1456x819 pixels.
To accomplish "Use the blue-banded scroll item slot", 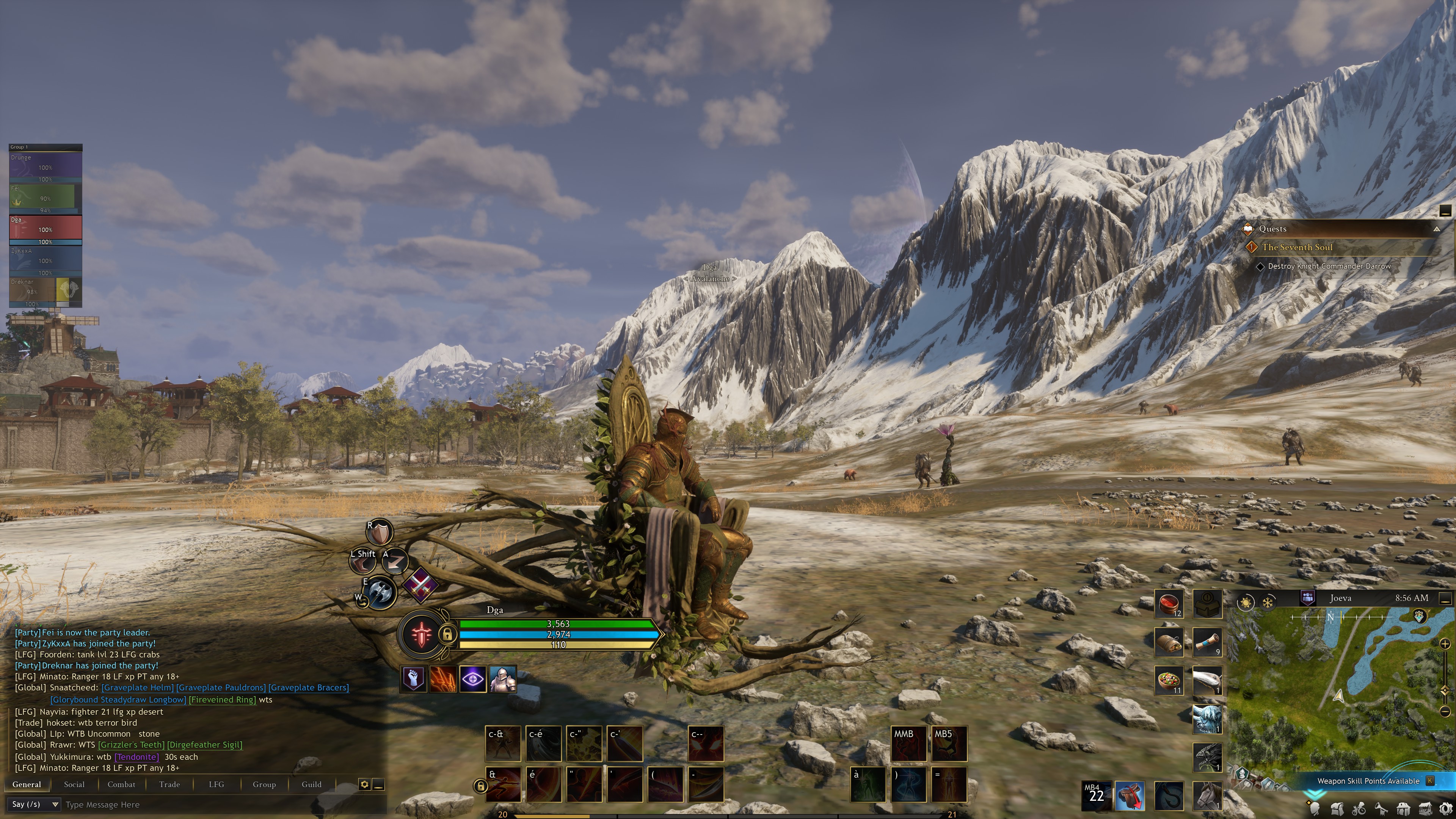I will (x=1207, y=643).
